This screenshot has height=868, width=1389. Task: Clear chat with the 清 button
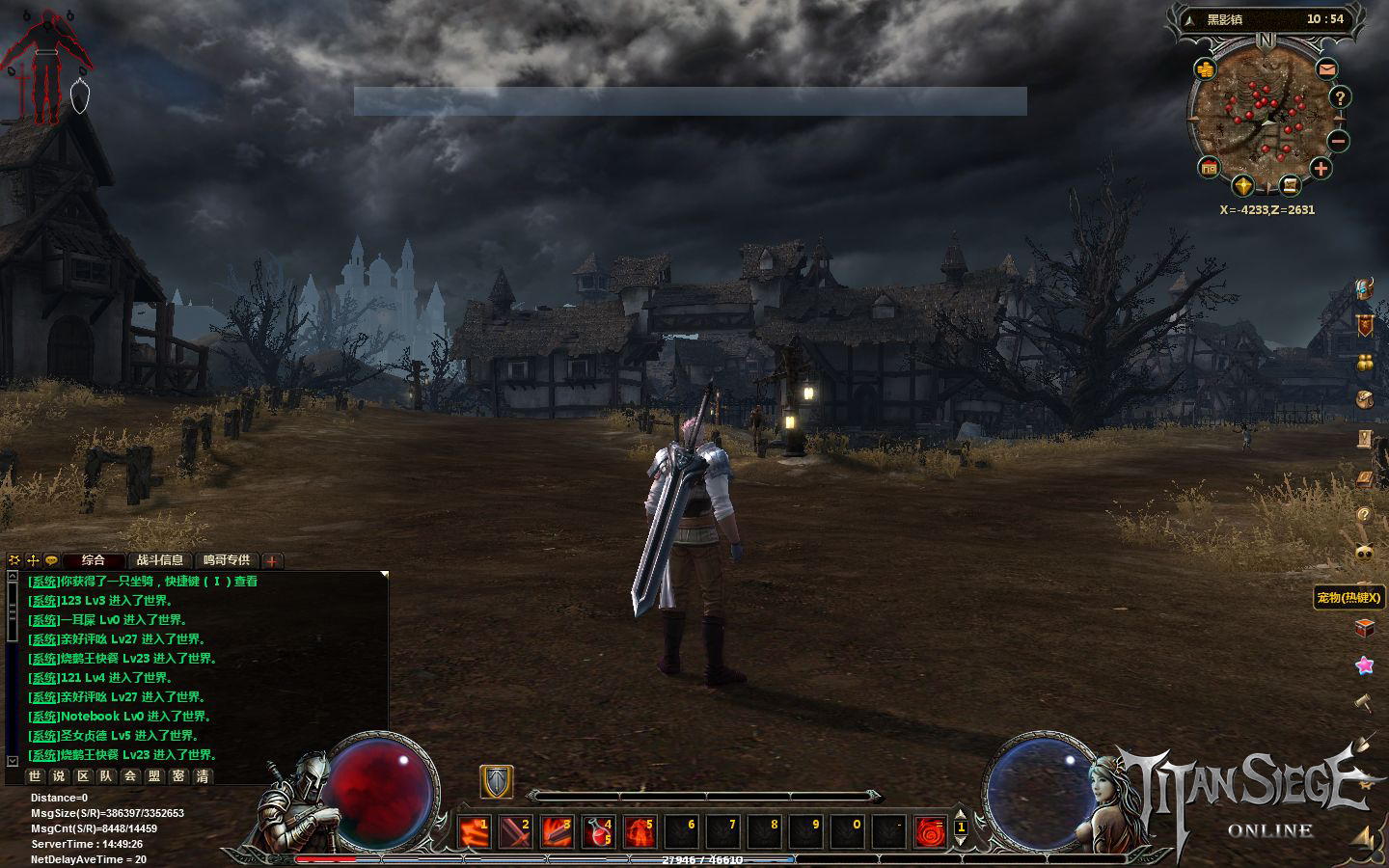[x=203, y=775]
